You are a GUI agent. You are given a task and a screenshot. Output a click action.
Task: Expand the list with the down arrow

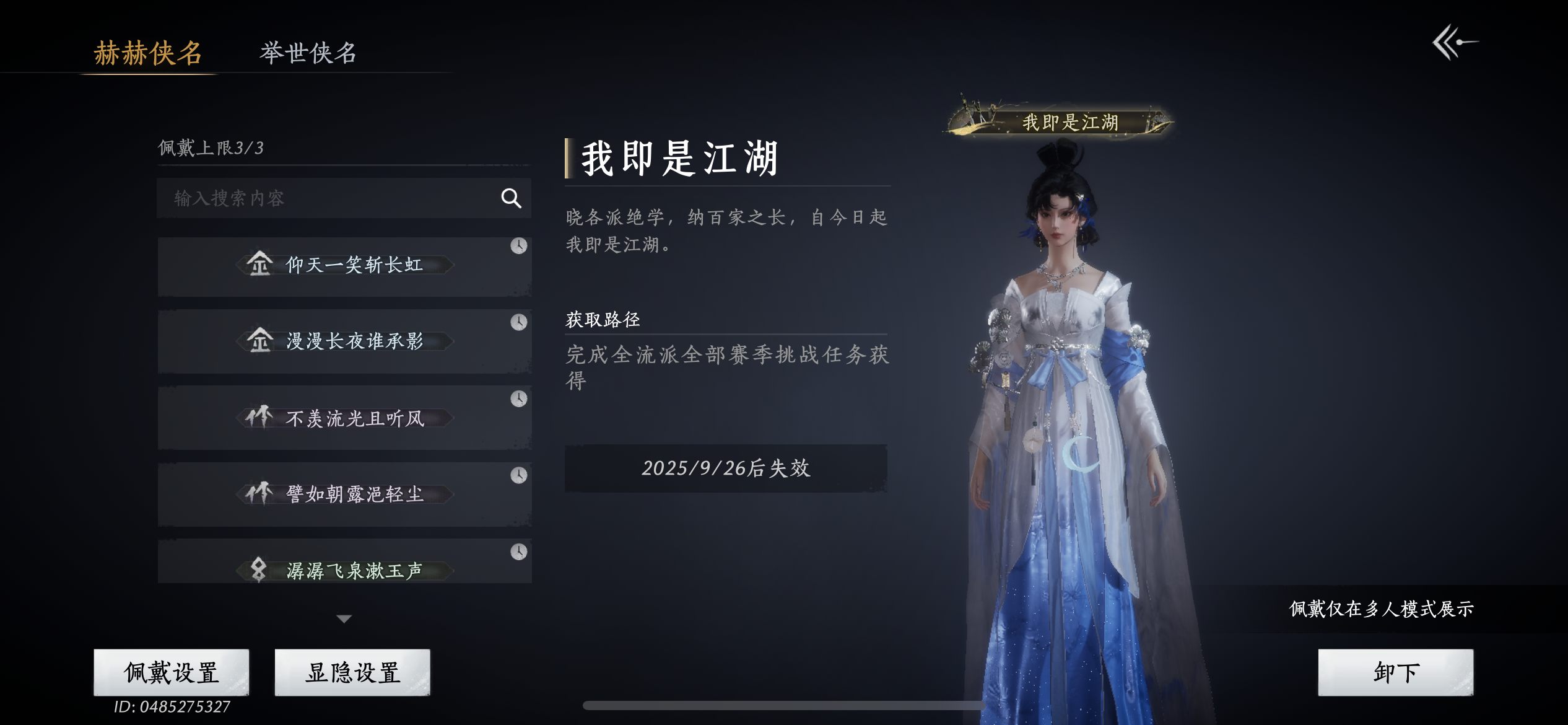point(344,618)
